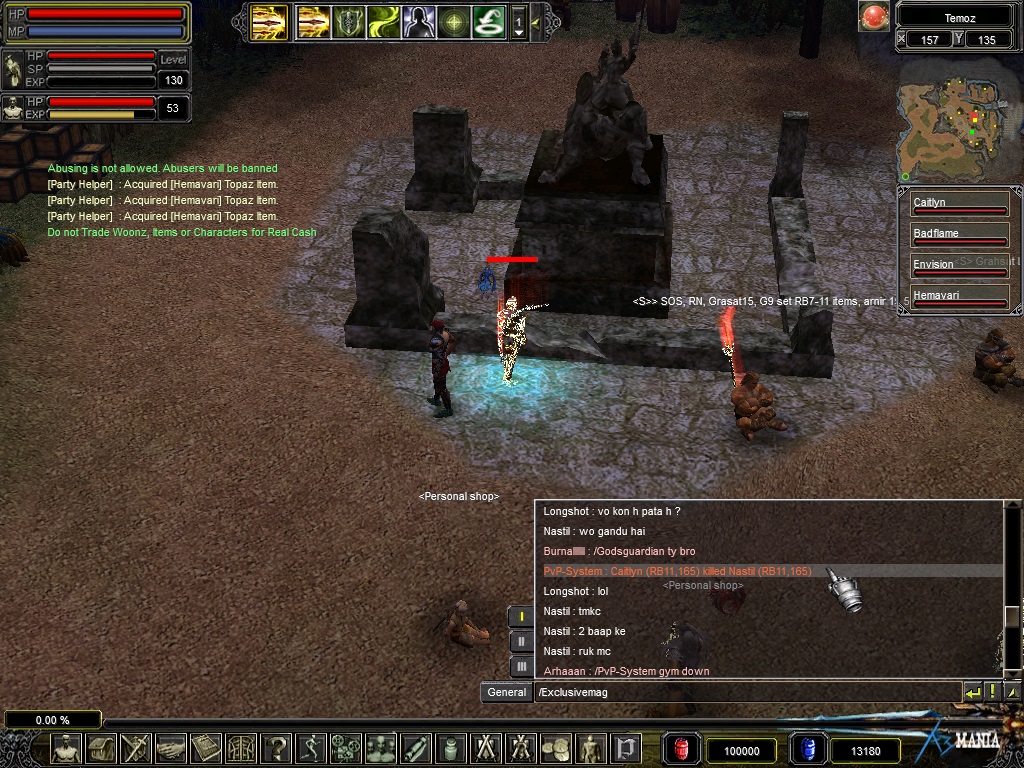Send chat with the enter arrow button
The image size is (1024, 768).
click(x=972, y=692)
